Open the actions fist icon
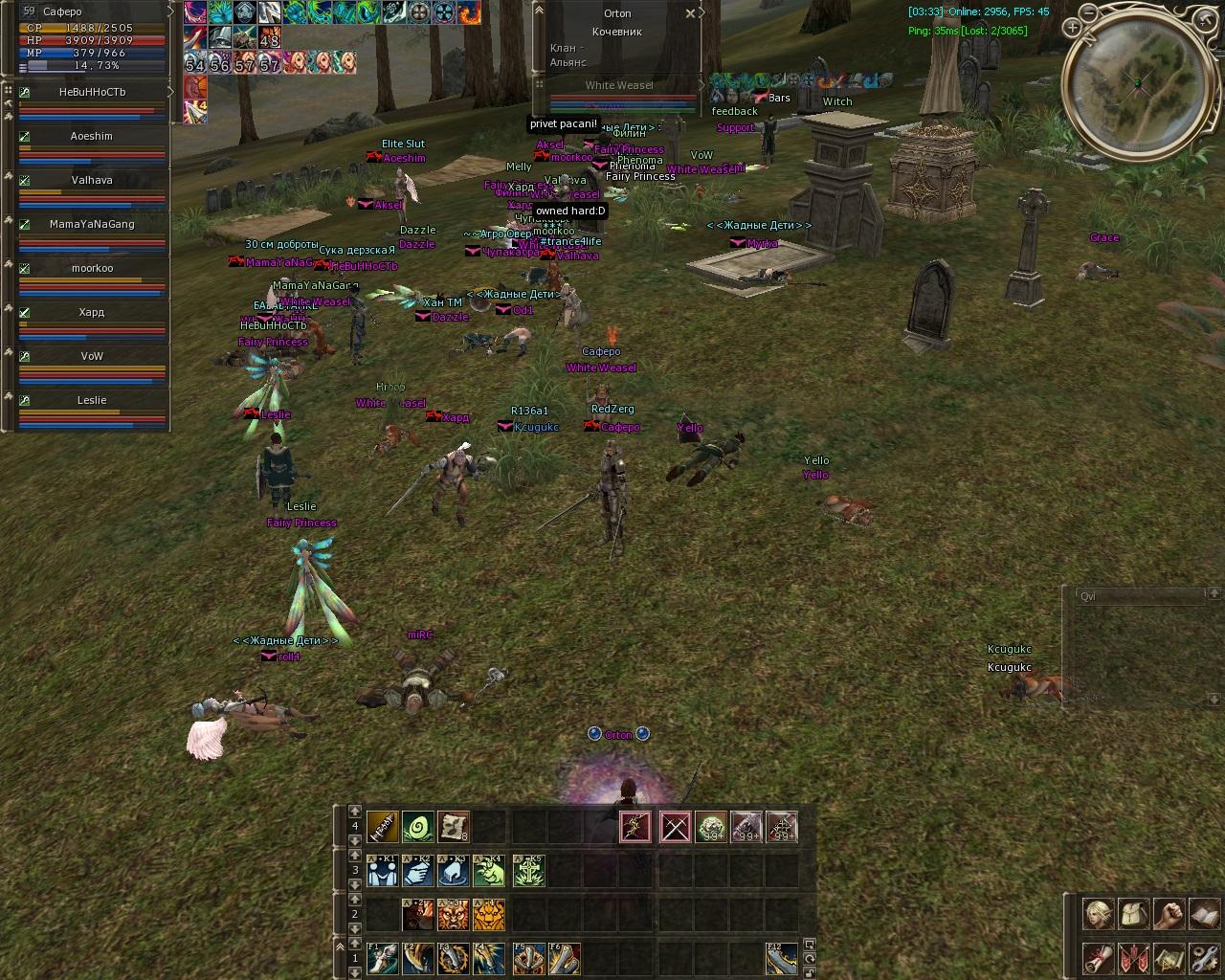 (1169, 914)
